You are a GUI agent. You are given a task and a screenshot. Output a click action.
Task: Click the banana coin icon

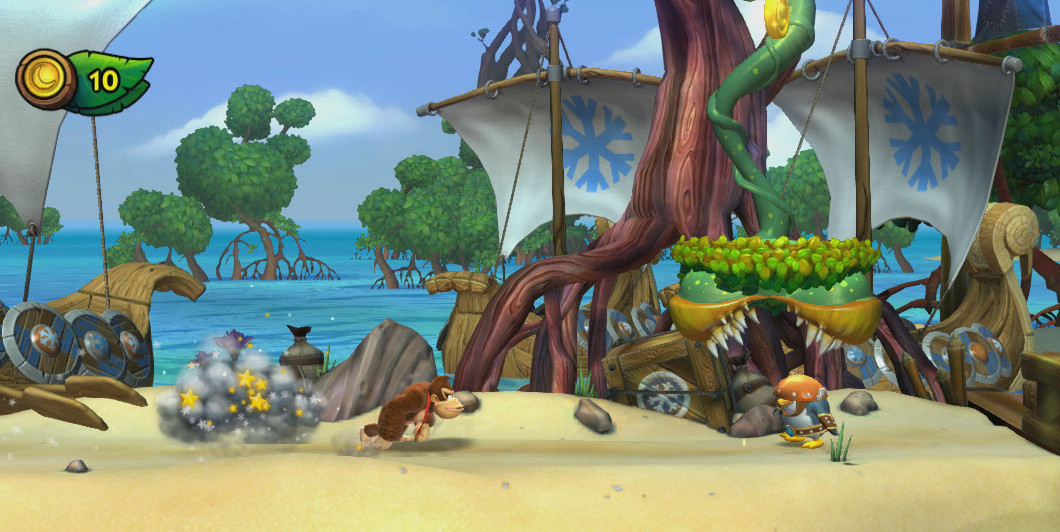pyautogui.click(x=45, y=80)
